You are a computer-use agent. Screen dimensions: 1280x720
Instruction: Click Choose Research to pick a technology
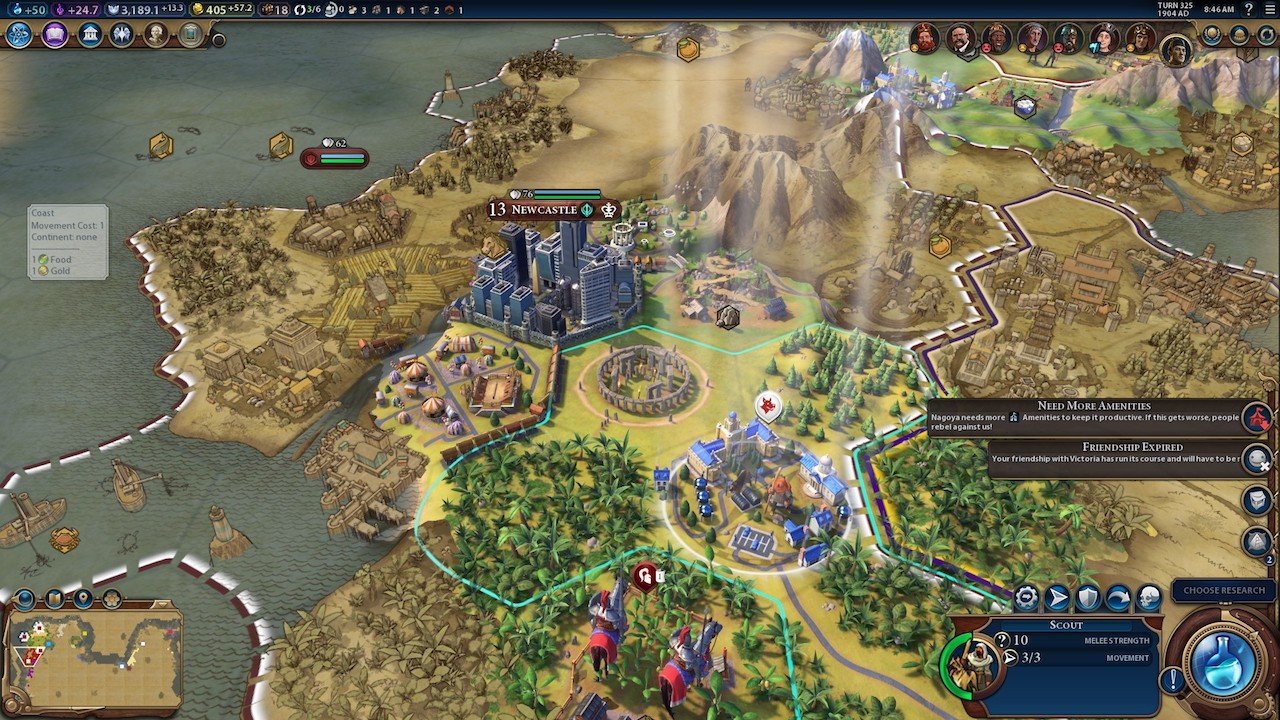point(1224,591)
